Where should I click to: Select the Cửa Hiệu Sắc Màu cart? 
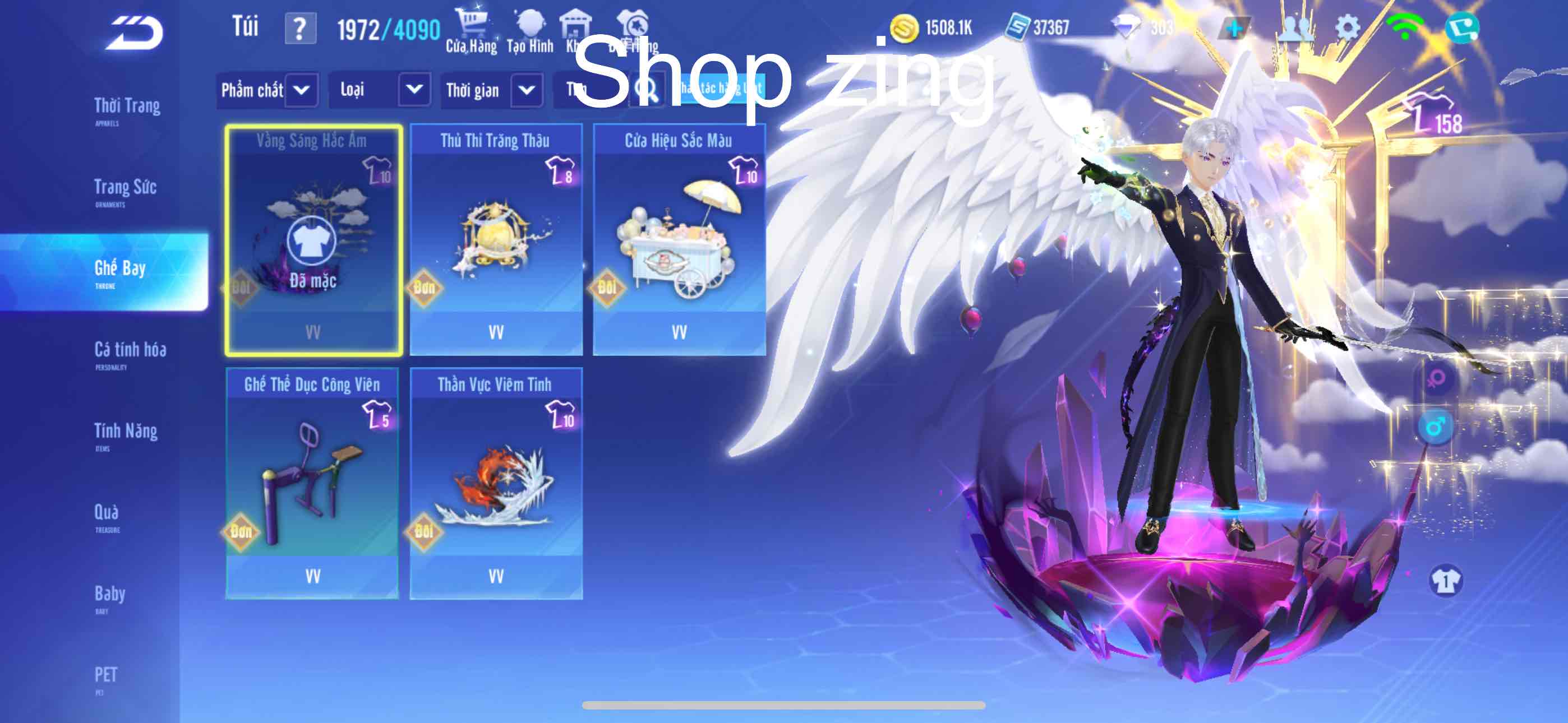click(679, 240)
